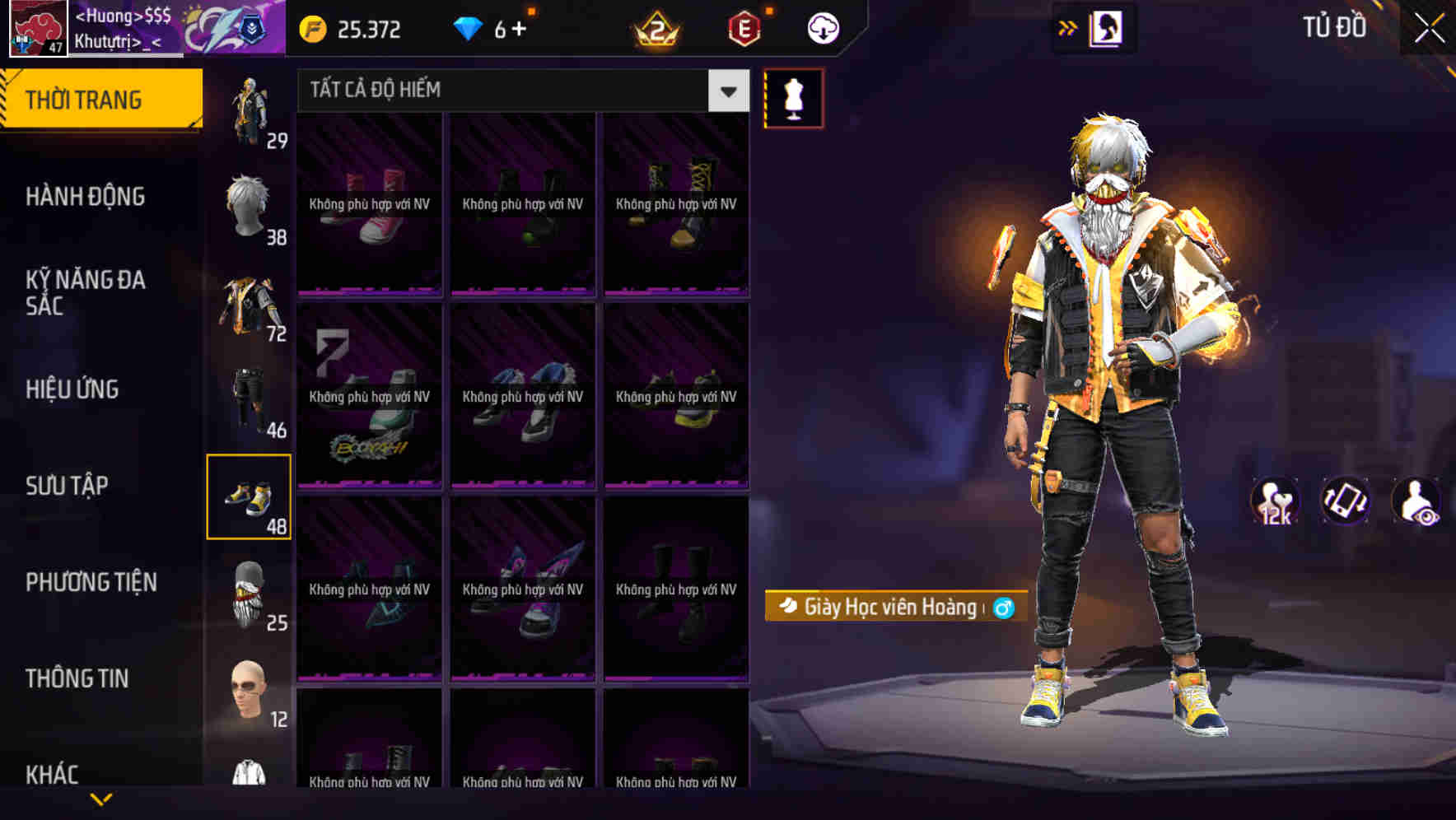
Task: Expand the downward chevron below KHÁC
Action: (x=101, y=799)
